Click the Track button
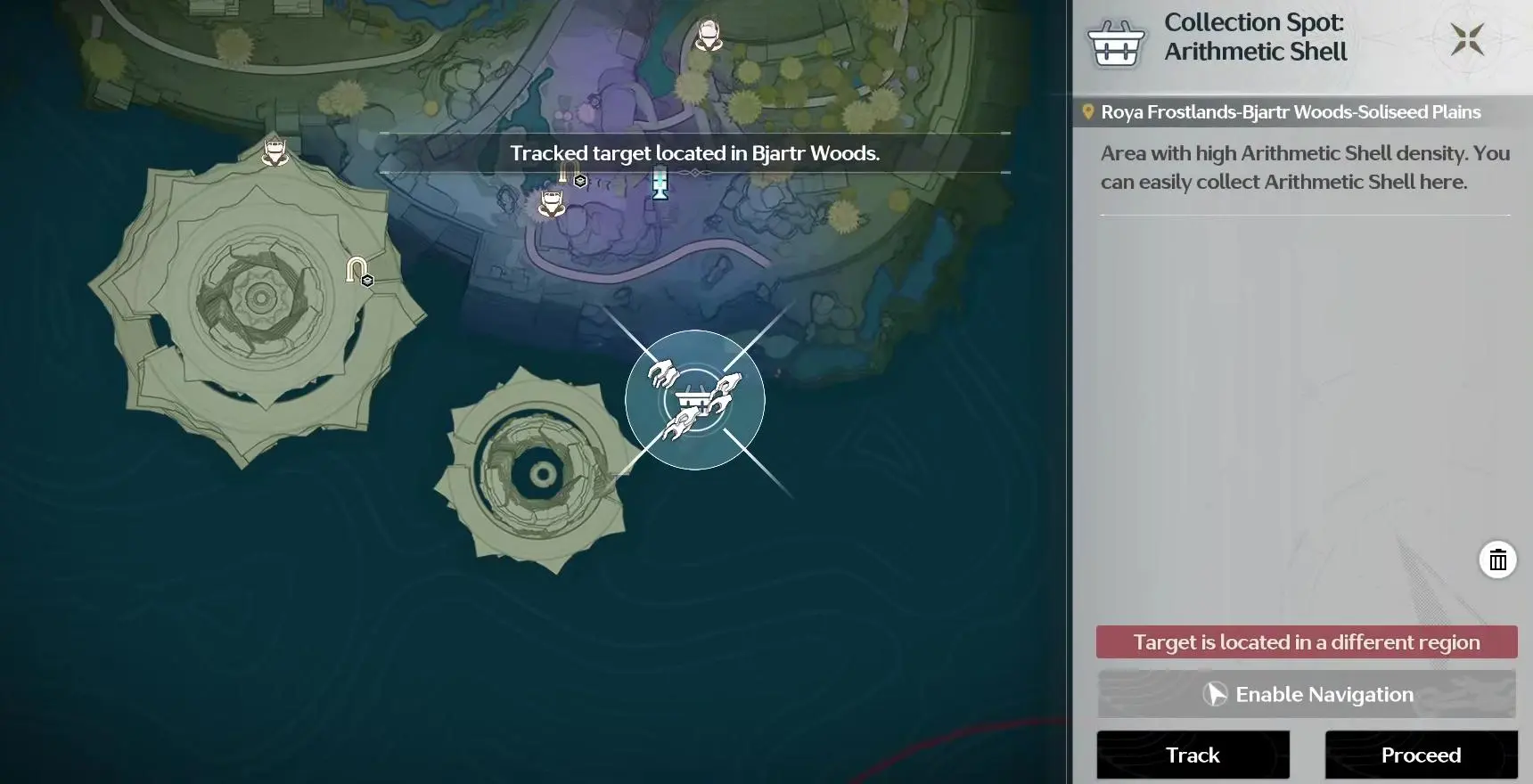Image resolution: width=1533 pixels, height=784 pixels. [x=1193, y=755]
